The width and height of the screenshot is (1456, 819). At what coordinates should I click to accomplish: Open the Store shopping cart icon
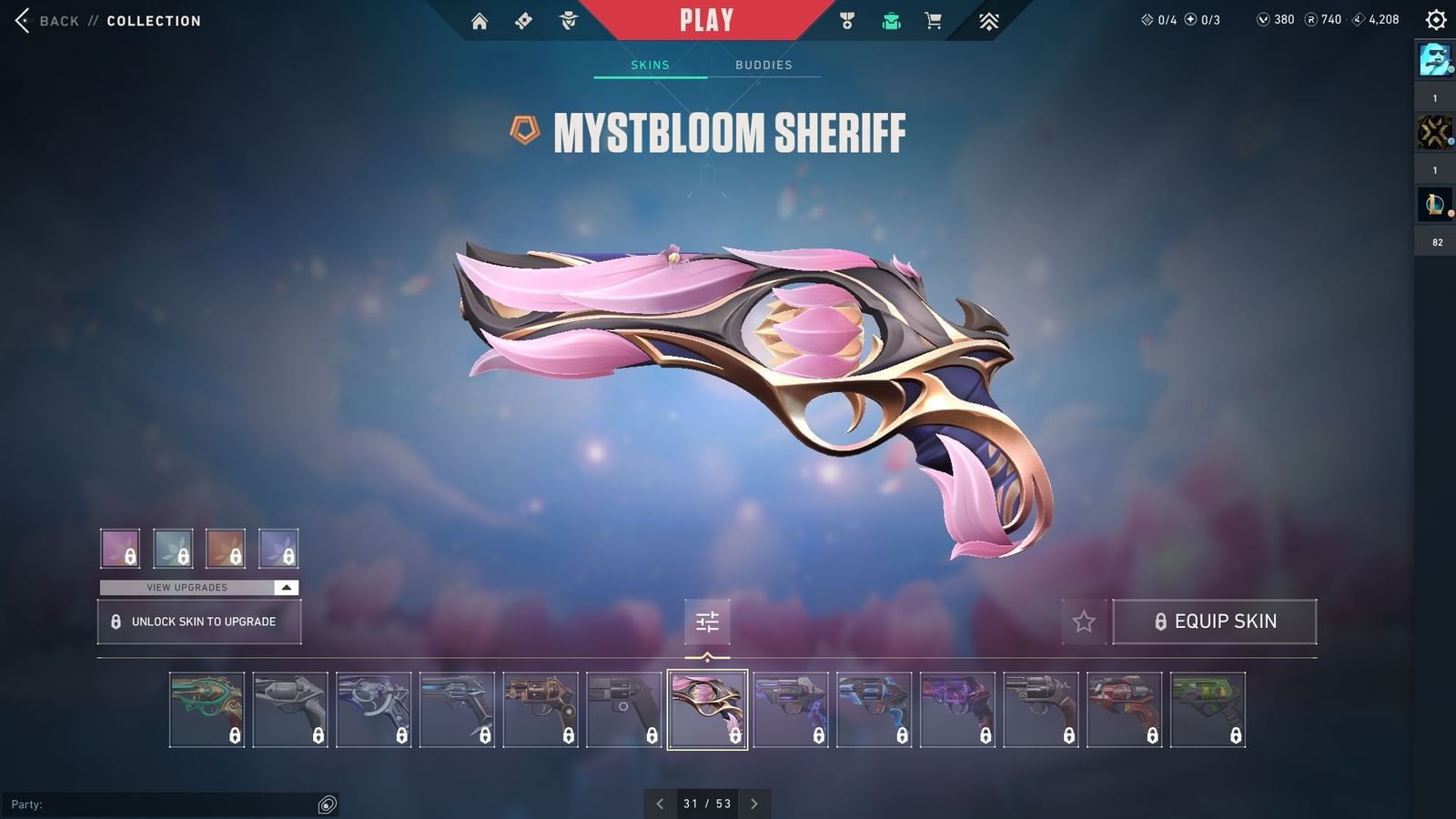[933, 18]
